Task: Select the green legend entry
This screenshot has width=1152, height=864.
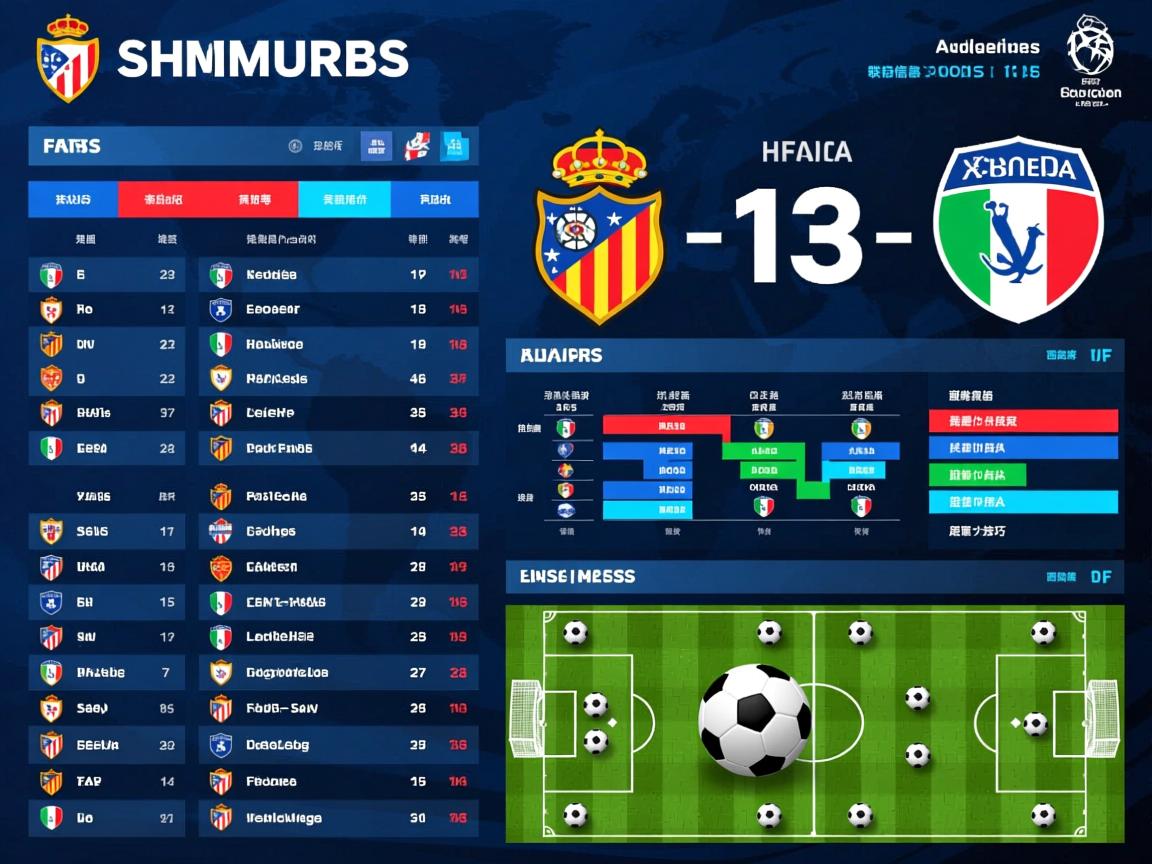Action: 1022,475
